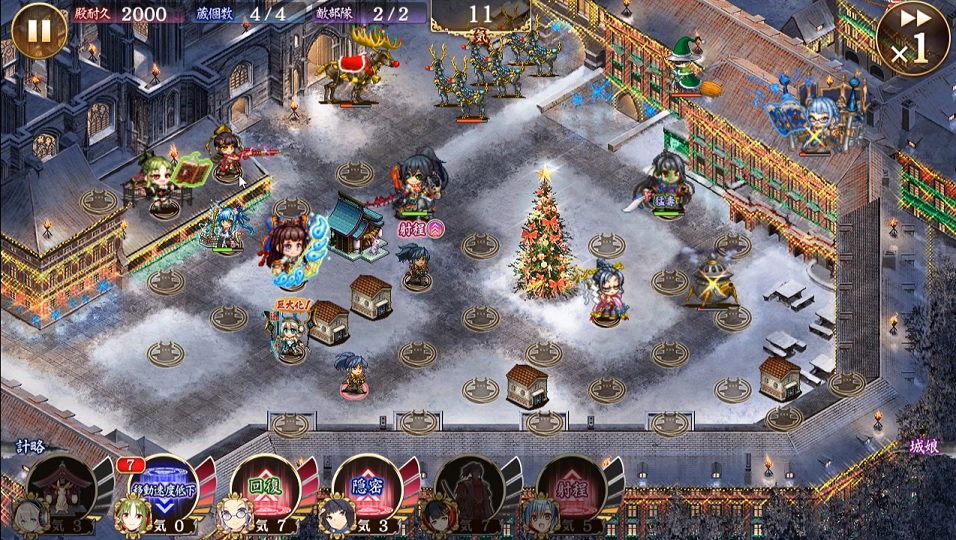This screenshot has height=540, width=956.
Task: Trigger the 隠密 stealth stratagem
Action: (367, 488)
